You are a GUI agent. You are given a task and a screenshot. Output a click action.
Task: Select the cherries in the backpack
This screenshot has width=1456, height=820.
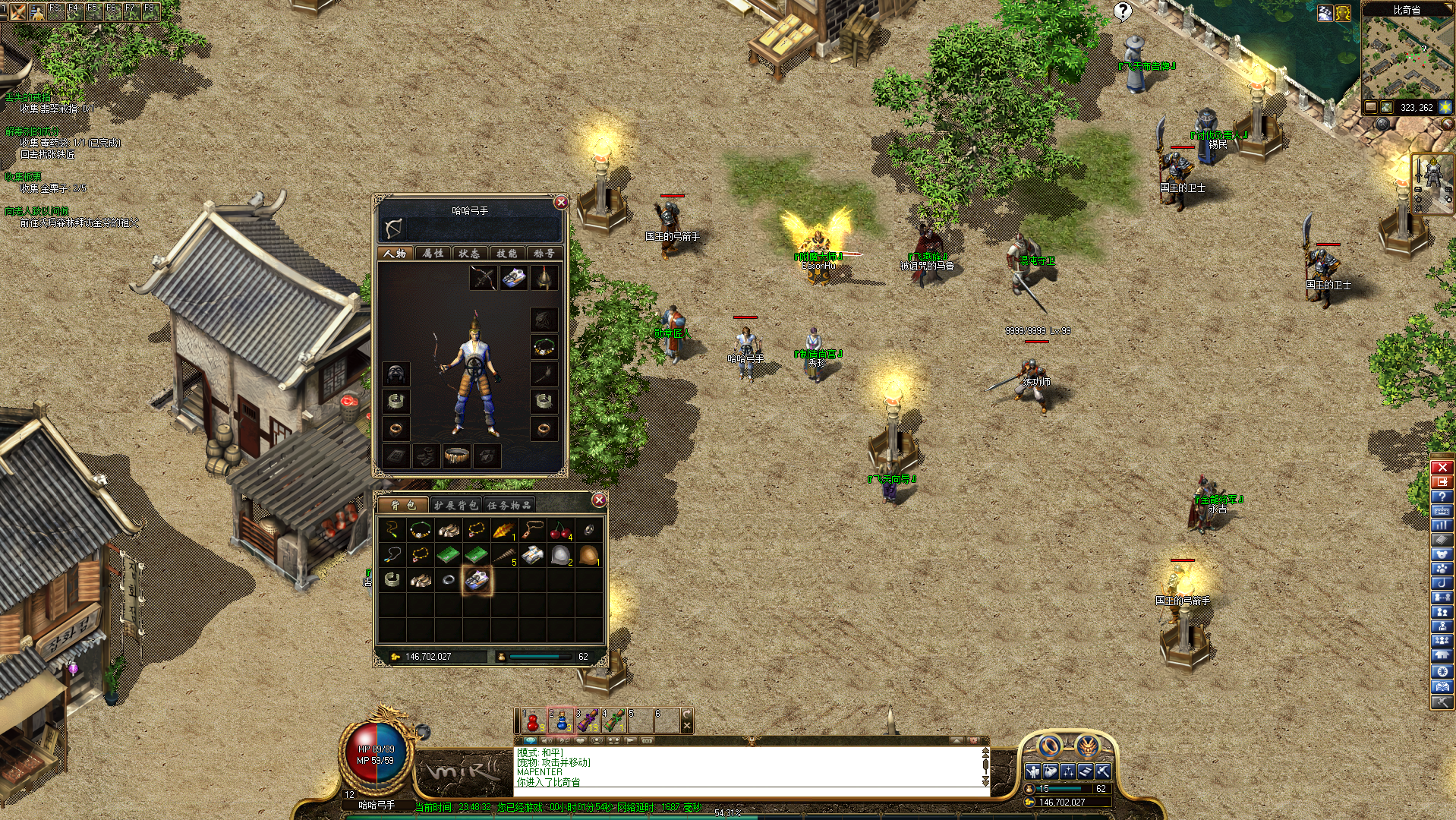tap(560, 531)
